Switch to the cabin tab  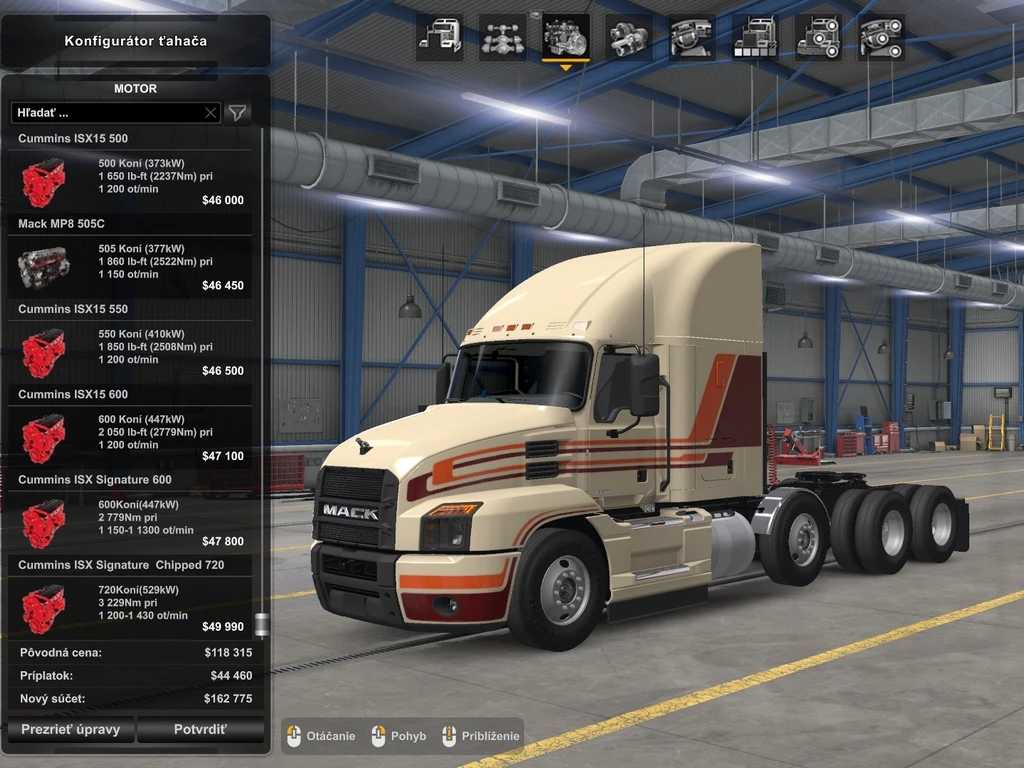coord(439,38)
